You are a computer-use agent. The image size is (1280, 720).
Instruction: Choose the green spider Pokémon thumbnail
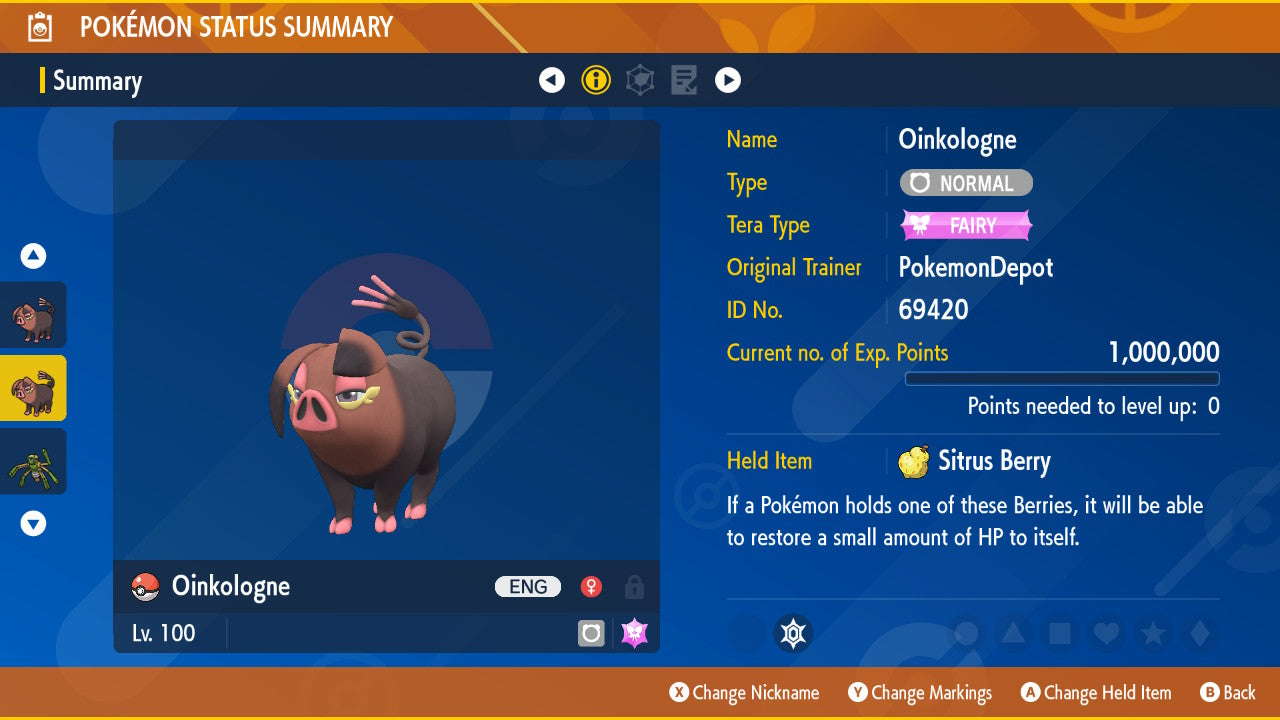point(33,461)
